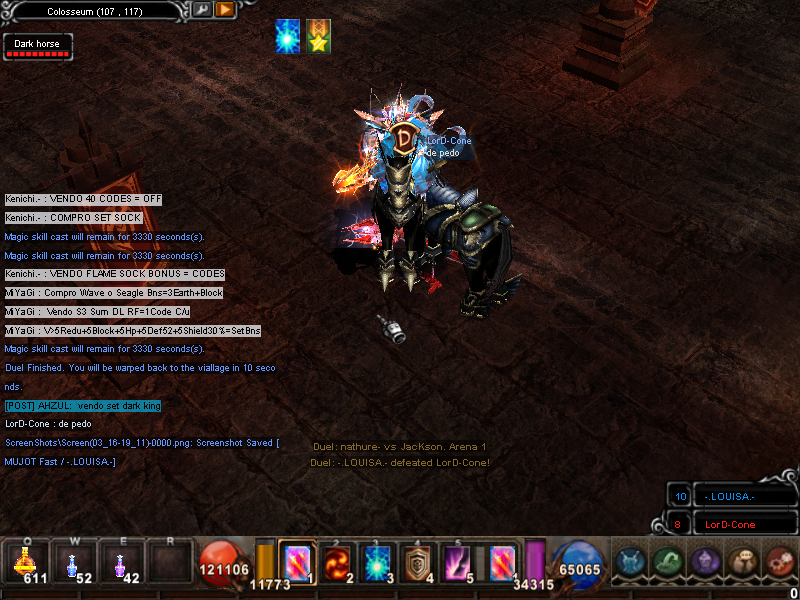Activate the red fire swirl skill
Image resolution: width=800 pixels, height=600 pixels.
pos(335,562)
